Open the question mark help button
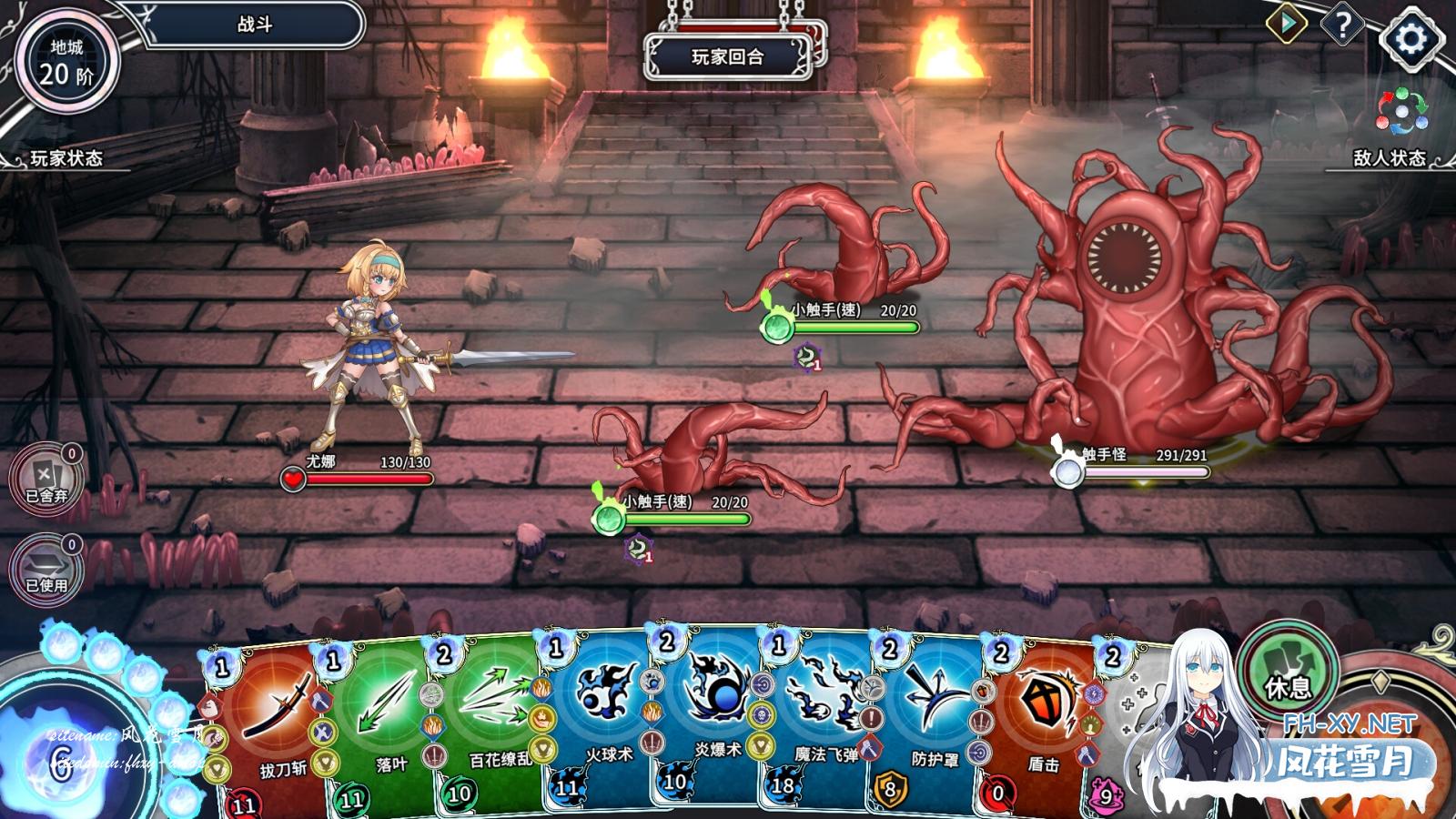Screen dimensions: 1456x819 (1342, 25)
